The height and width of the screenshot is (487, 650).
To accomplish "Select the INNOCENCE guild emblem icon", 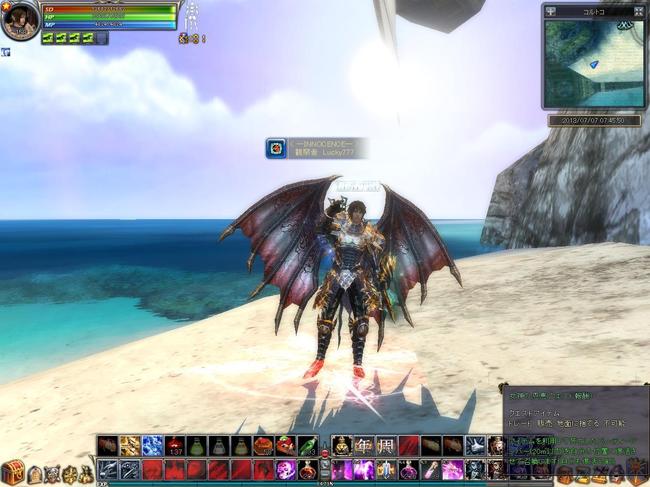I will (x=276, y=148).
